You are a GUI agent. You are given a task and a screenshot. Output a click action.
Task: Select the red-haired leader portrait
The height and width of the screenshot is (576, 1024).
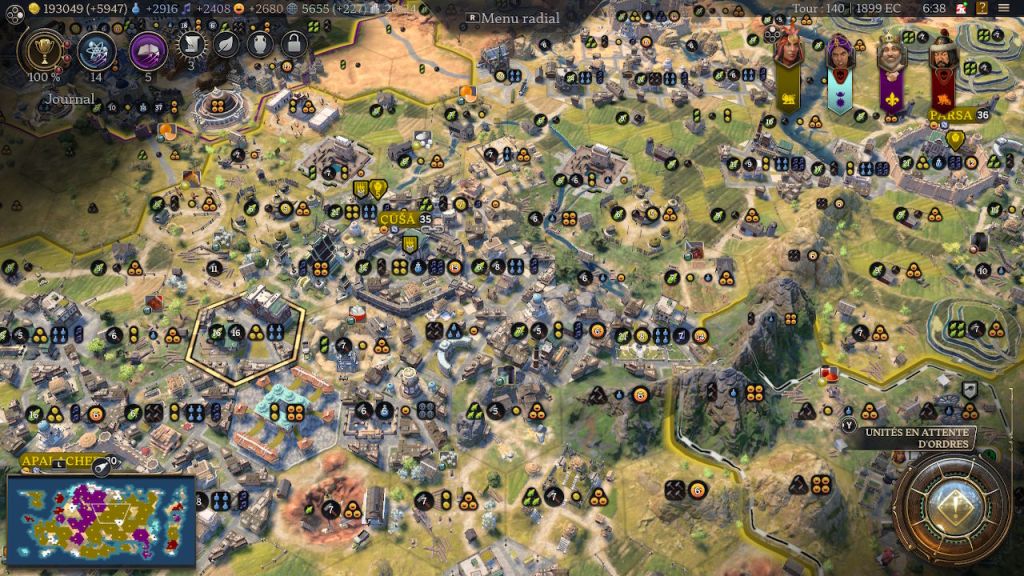[x=788, y=52]
